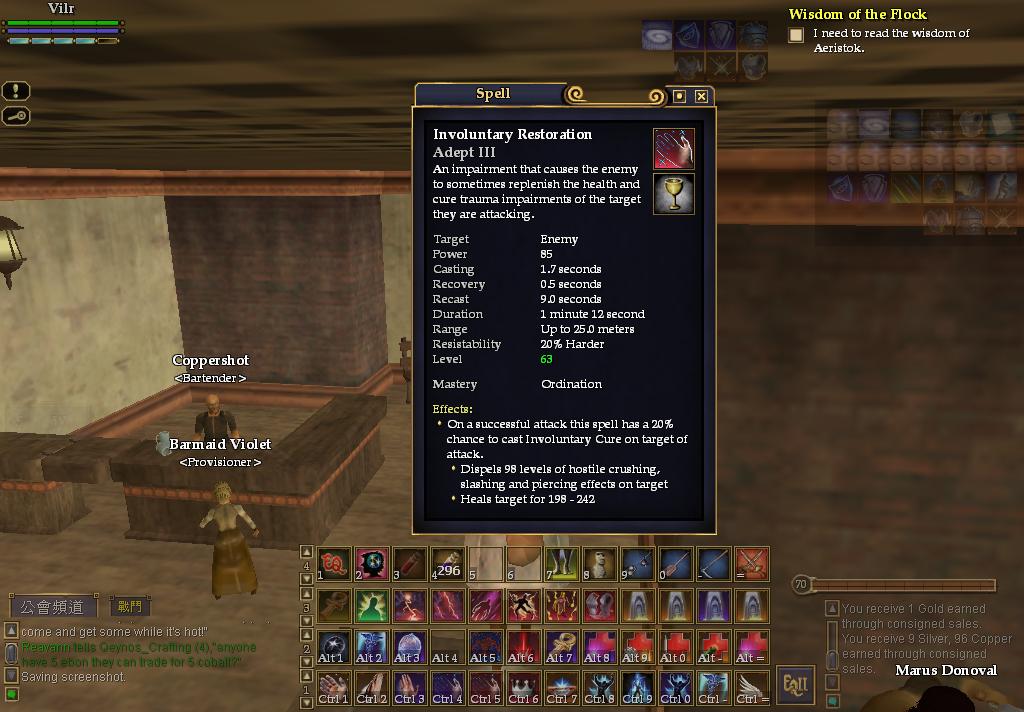
Task: Click the Spell window's square button beside close
Action: (x=680, y=96)
